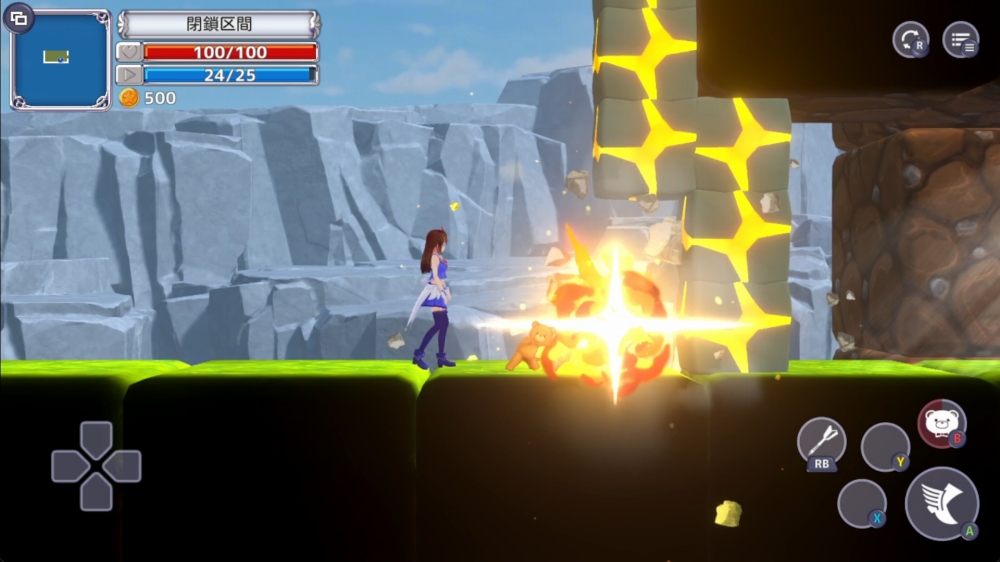Open the minimap

tap(60, 60)
